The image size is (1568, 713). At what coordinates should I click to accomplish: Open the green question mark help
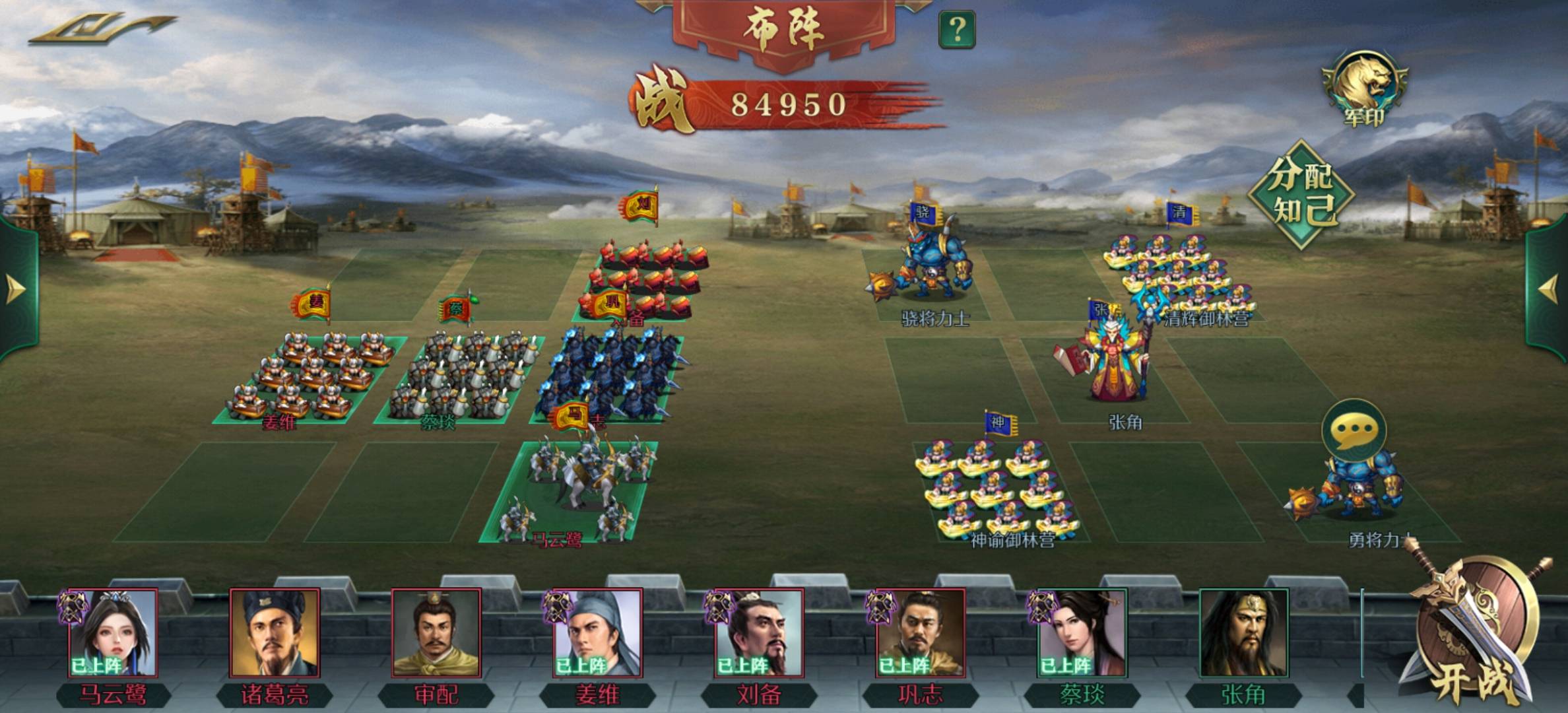[x=956, y=29]
